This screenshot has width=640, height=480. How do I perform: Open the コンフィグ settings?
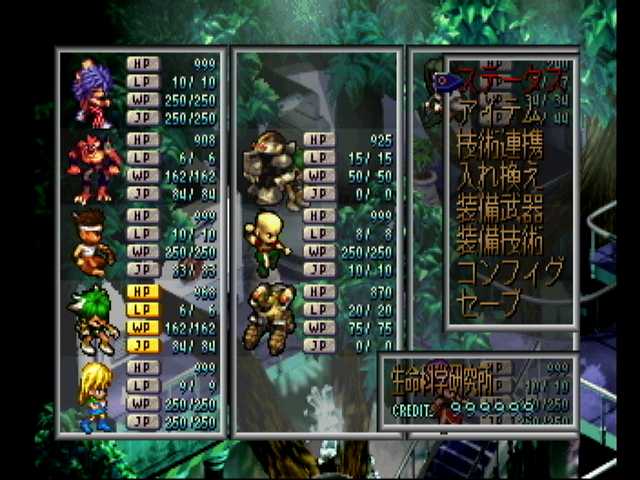[x=509, y=272]
